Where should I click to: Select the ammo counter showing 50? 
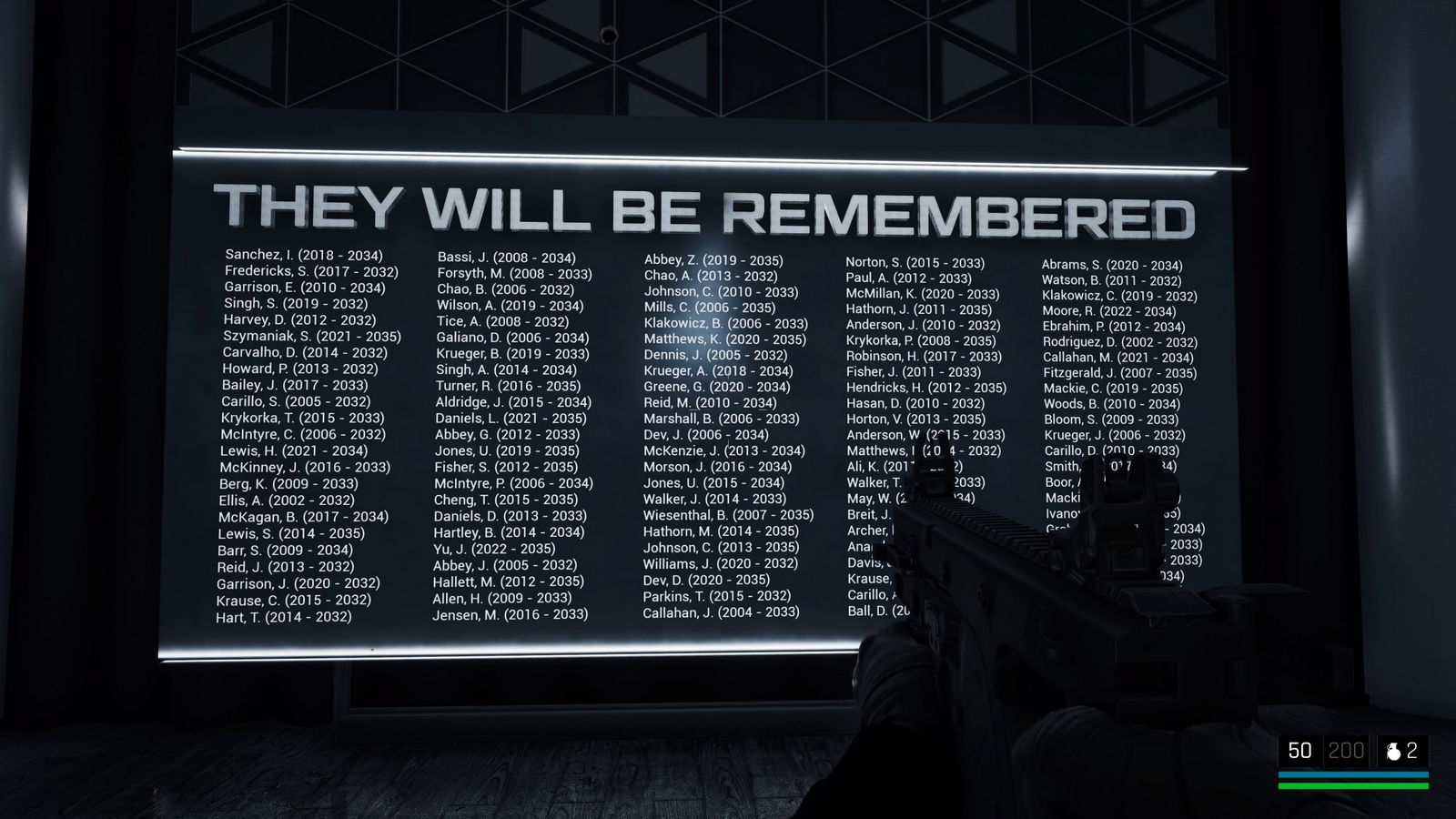click(1301, 751)
